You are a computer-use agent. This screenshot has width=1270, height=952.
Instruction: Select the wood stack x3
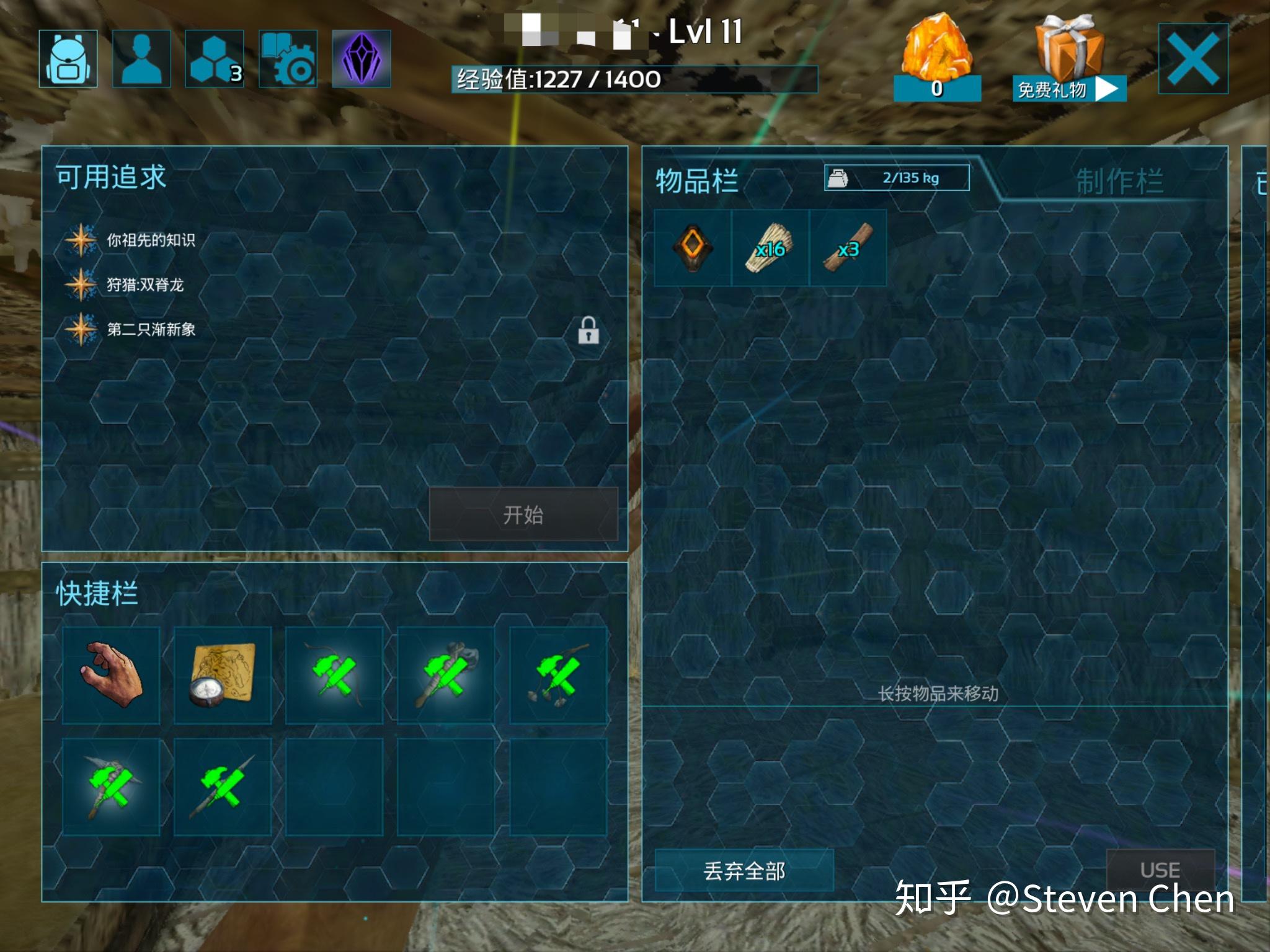[848, 248]
